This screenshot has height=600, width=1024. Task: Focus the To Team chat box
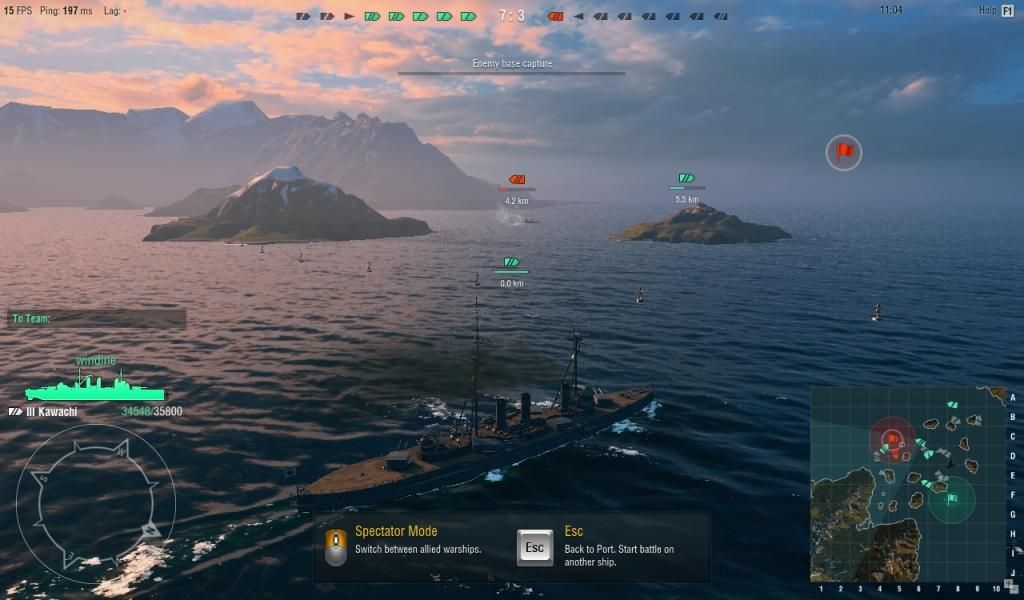point(97,319)
